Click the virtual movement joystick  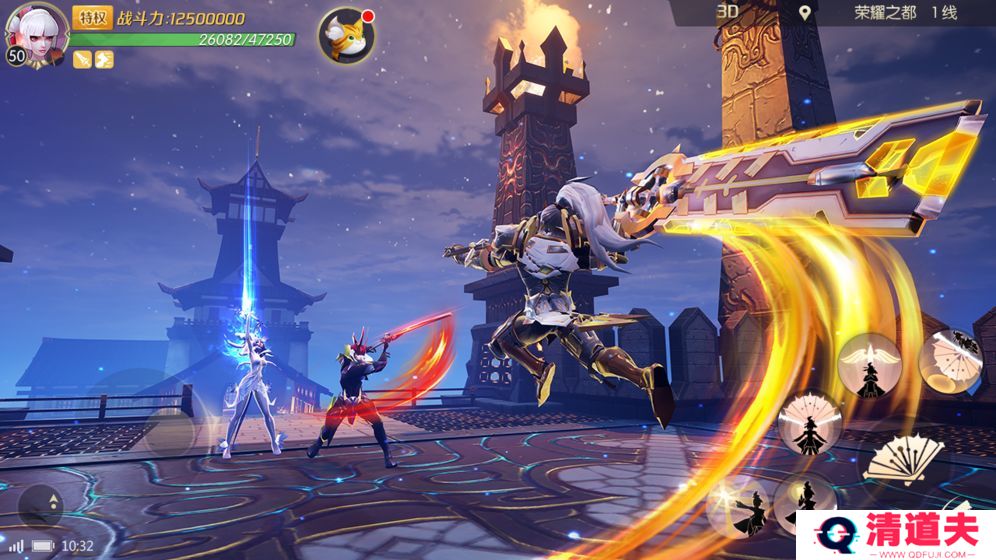pos(168,432)
